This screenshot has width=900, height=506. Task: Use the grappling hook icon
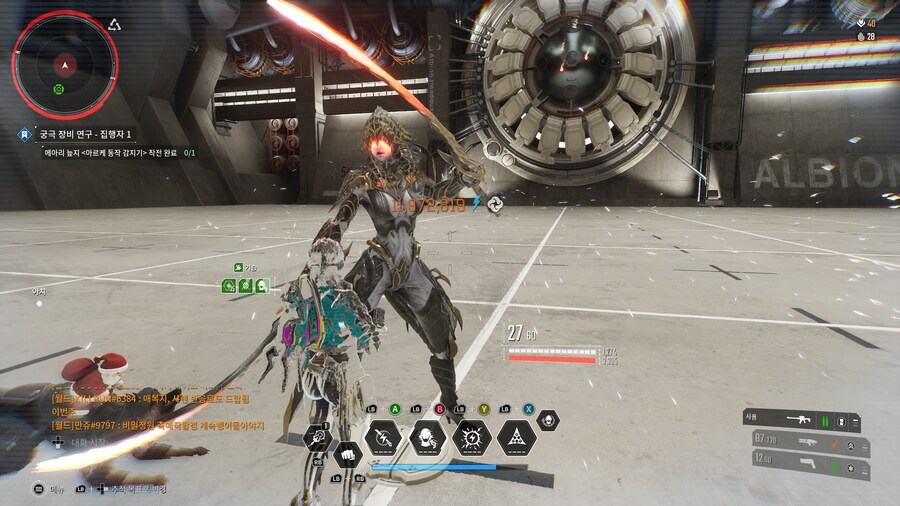[318, 435]
